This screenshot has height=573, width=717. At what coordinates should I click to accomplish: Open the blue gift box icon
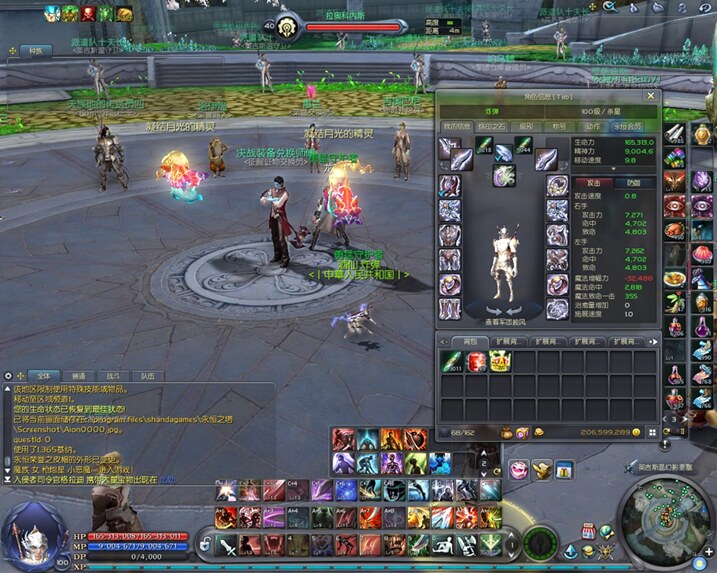(566, 469)
